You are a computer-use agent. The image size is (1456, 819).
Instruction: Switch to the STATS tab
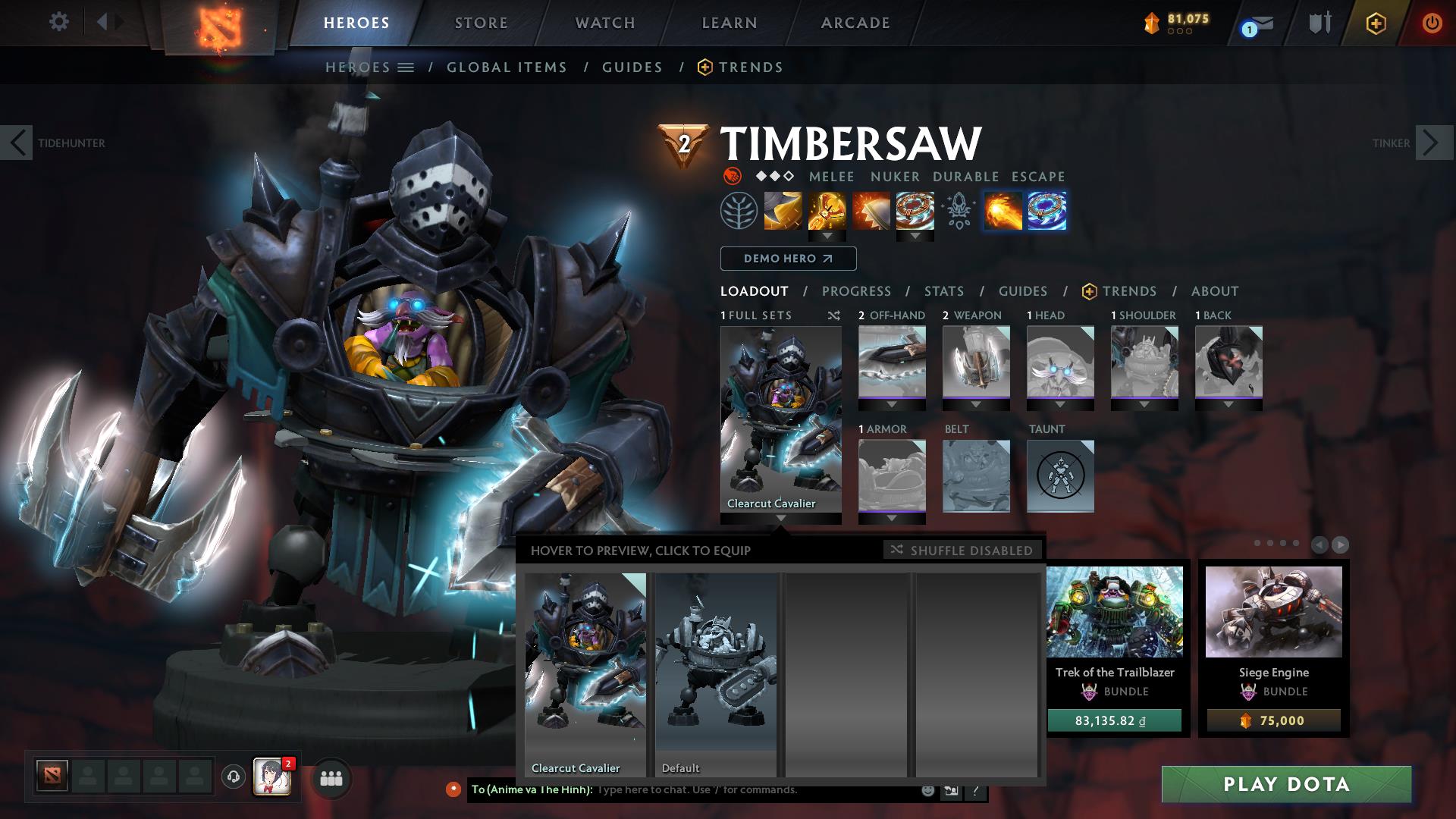click(943, 290)
